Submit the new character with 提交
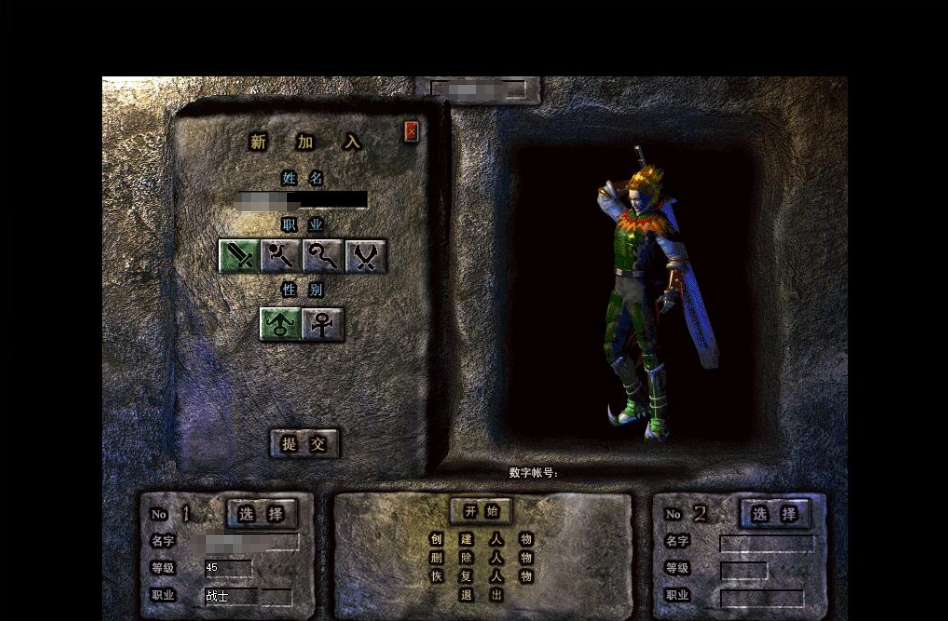Screen dimensions: 948x621 304,443
